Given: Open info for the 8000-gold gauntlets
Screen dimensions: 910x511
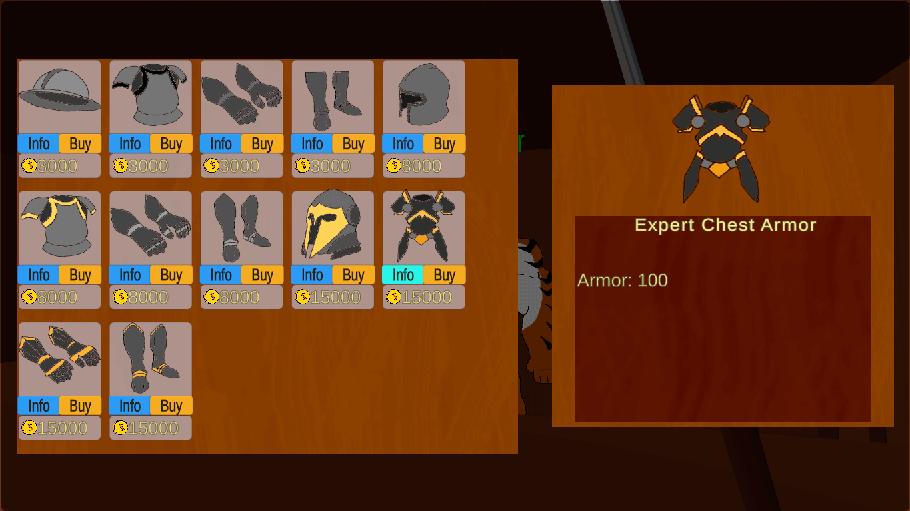Looking at the screenshot, I should pos(129,274).
